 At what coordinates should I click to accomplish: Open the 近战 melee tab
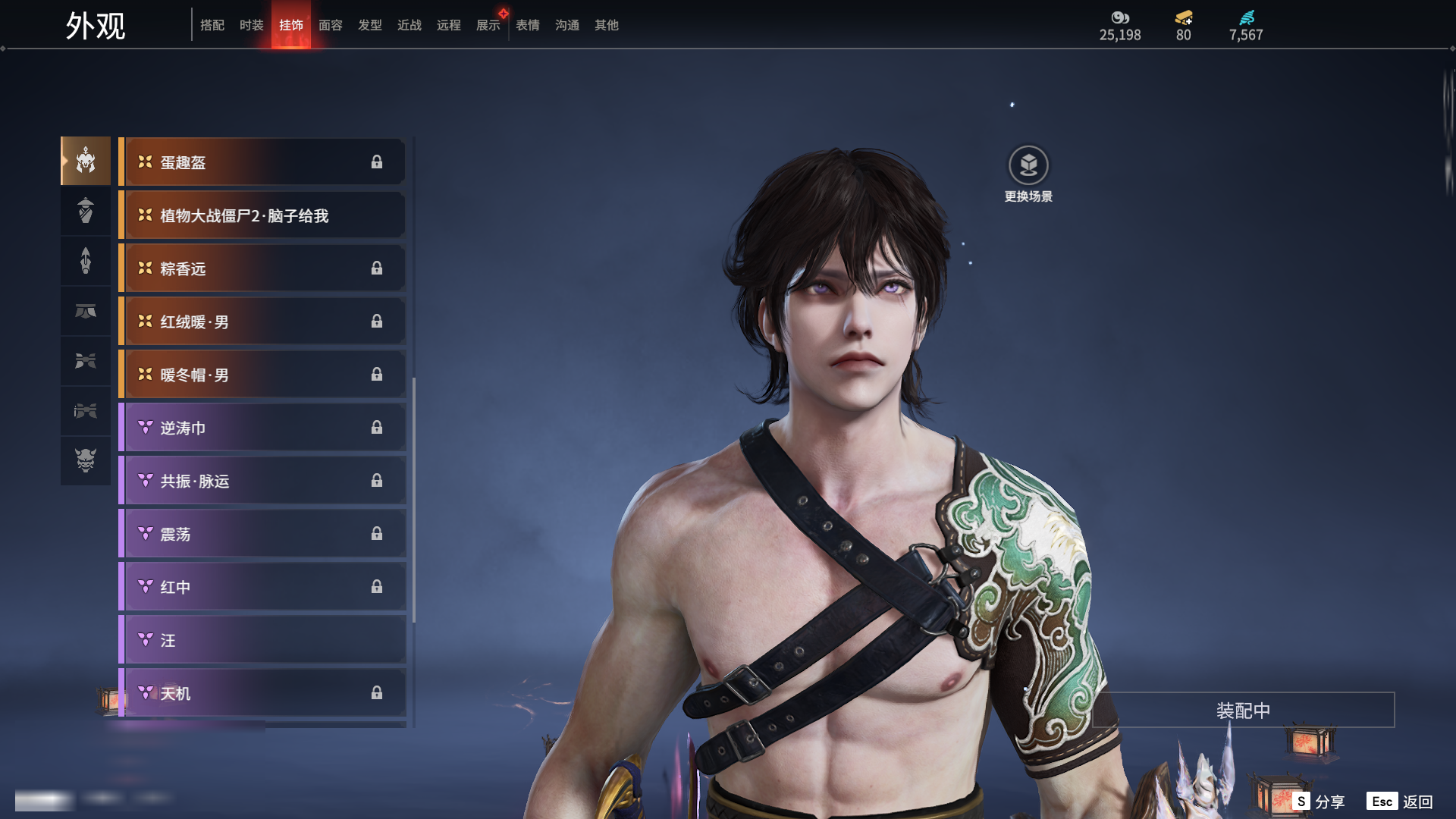(409, 25)
